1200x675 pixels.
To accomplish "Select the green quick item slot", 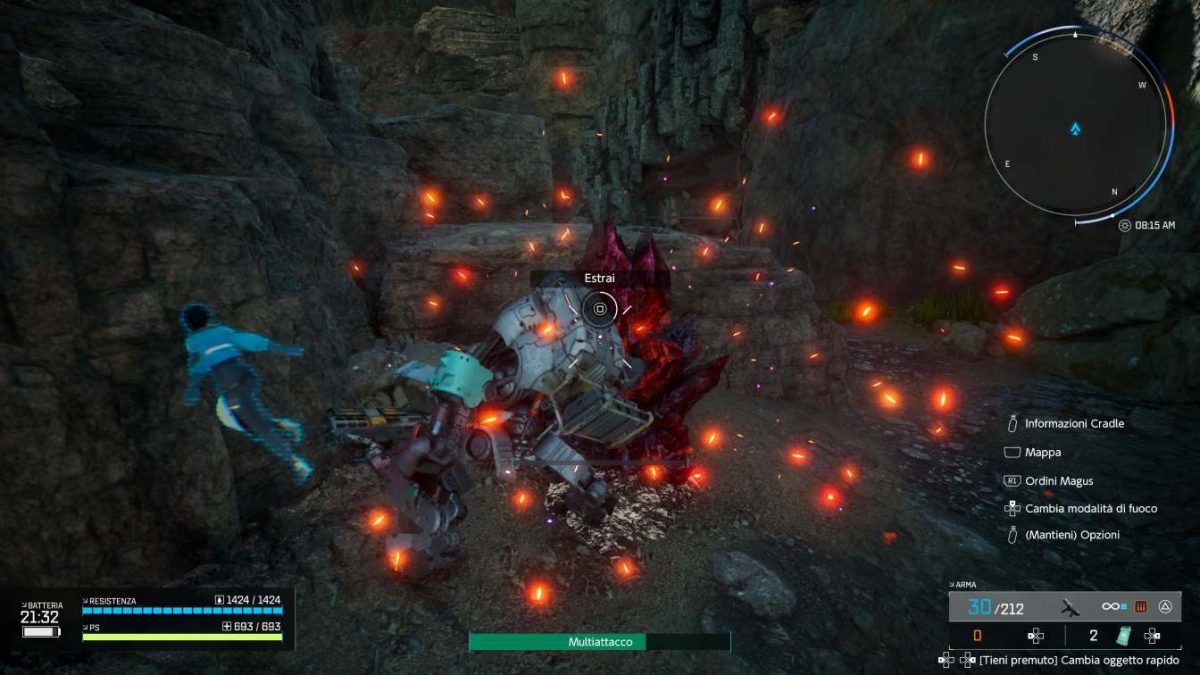I will click(x=1122, y=635).
